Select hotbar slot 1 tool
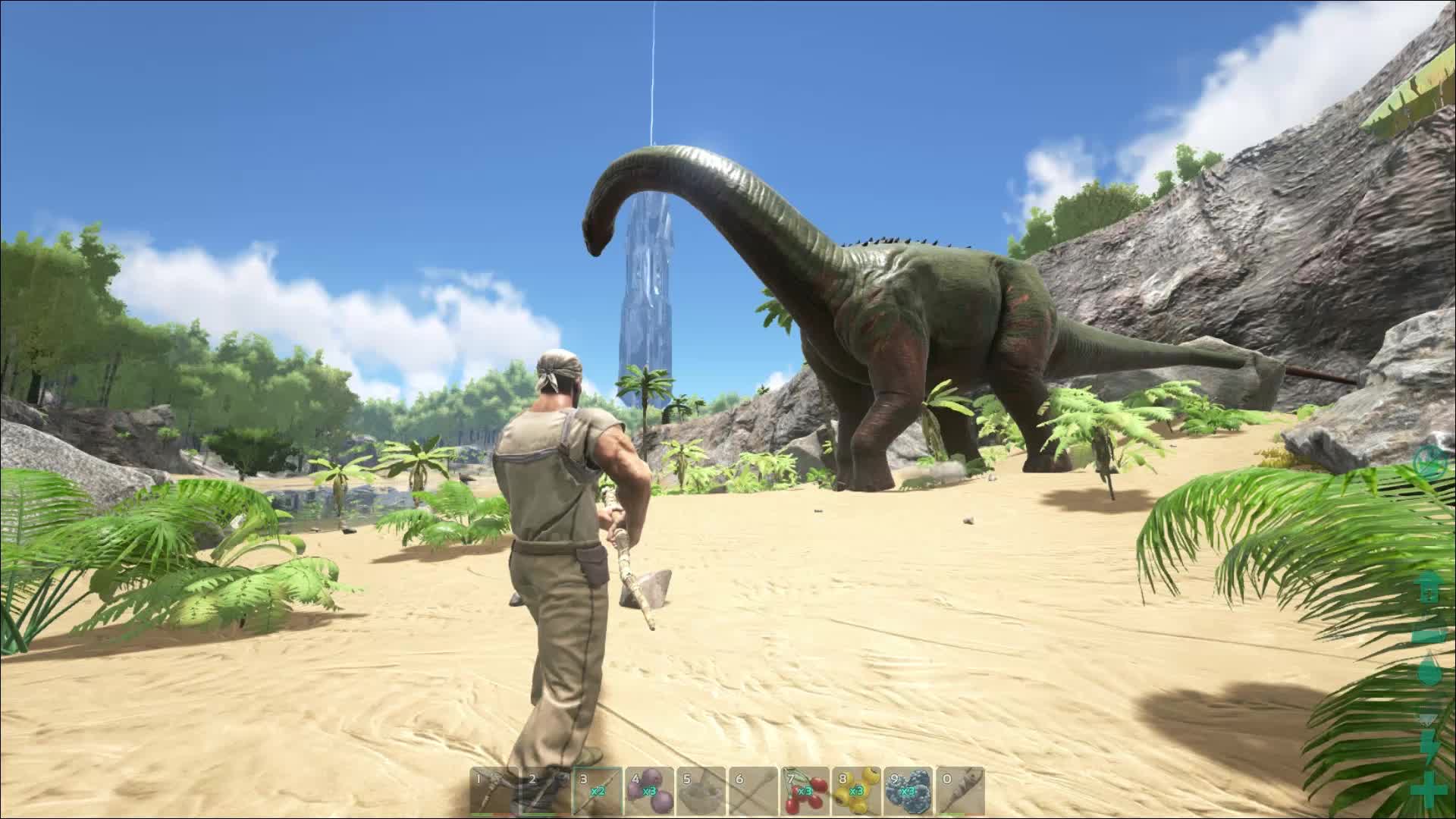1456x819 pixels. 494,790
